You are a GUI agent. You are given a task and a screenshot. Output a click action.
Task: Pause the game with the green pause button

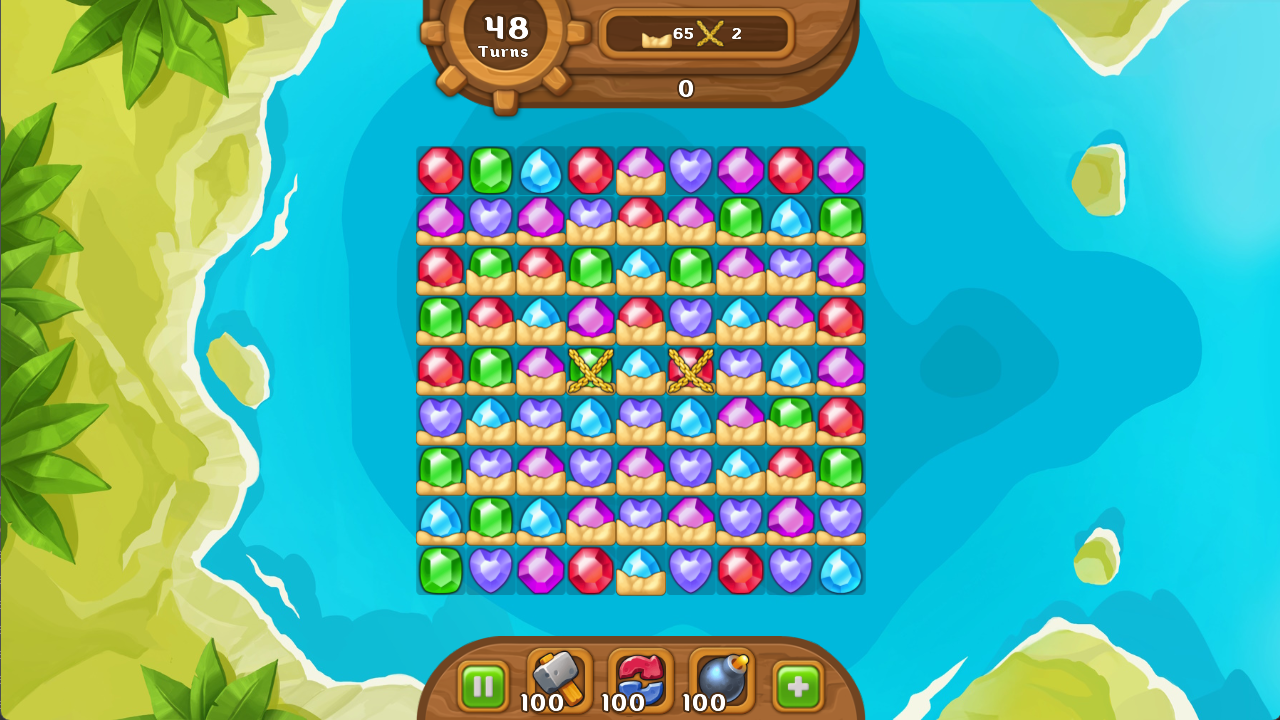point(483,685)
